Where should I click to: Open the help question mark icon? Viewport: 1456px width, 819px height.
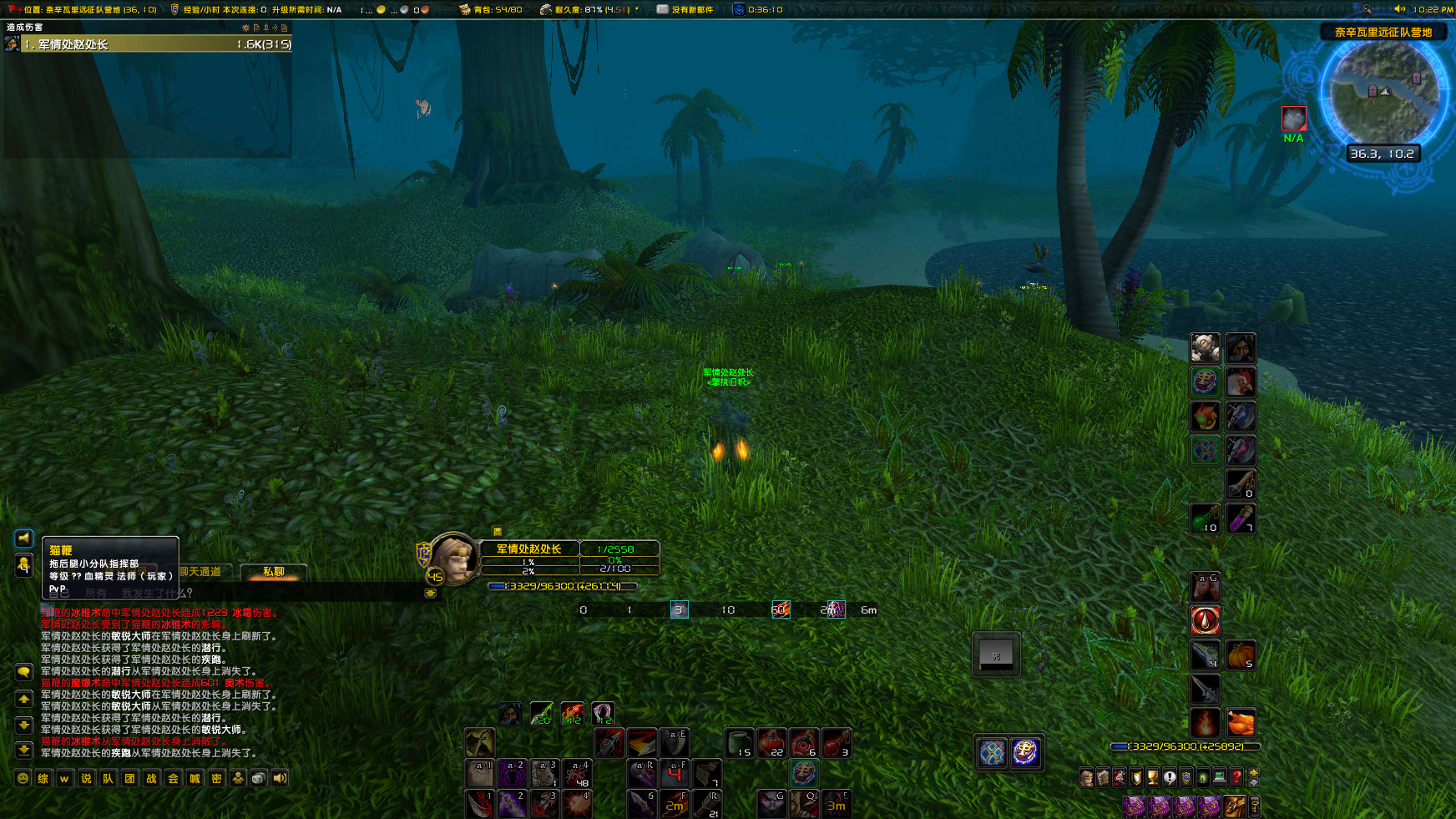tap(1236, 777)
